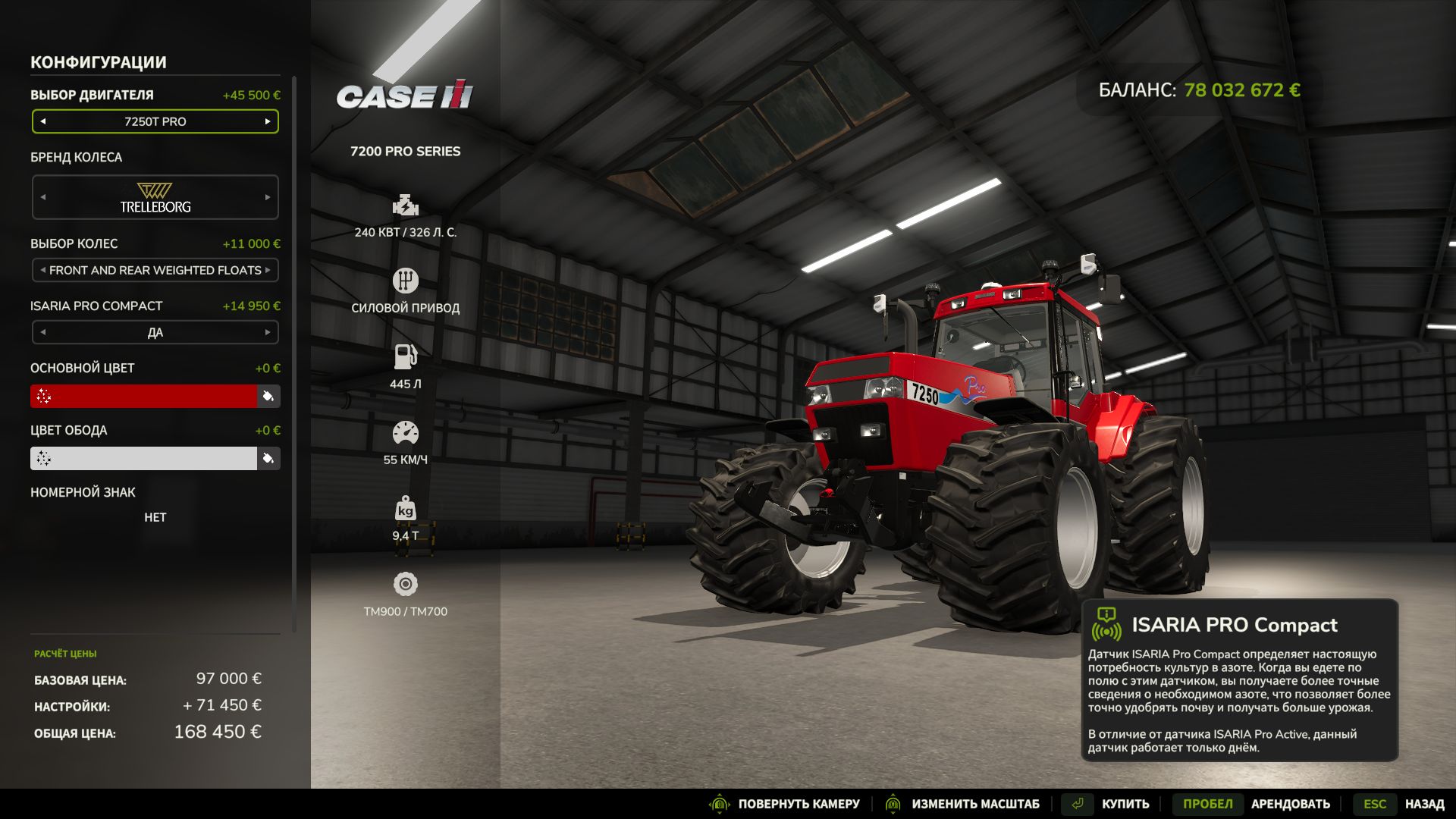The height and width of the screenshot is (819, 1456).
Task: Go to previous wheel brand
Action: [x=43, y=197]
